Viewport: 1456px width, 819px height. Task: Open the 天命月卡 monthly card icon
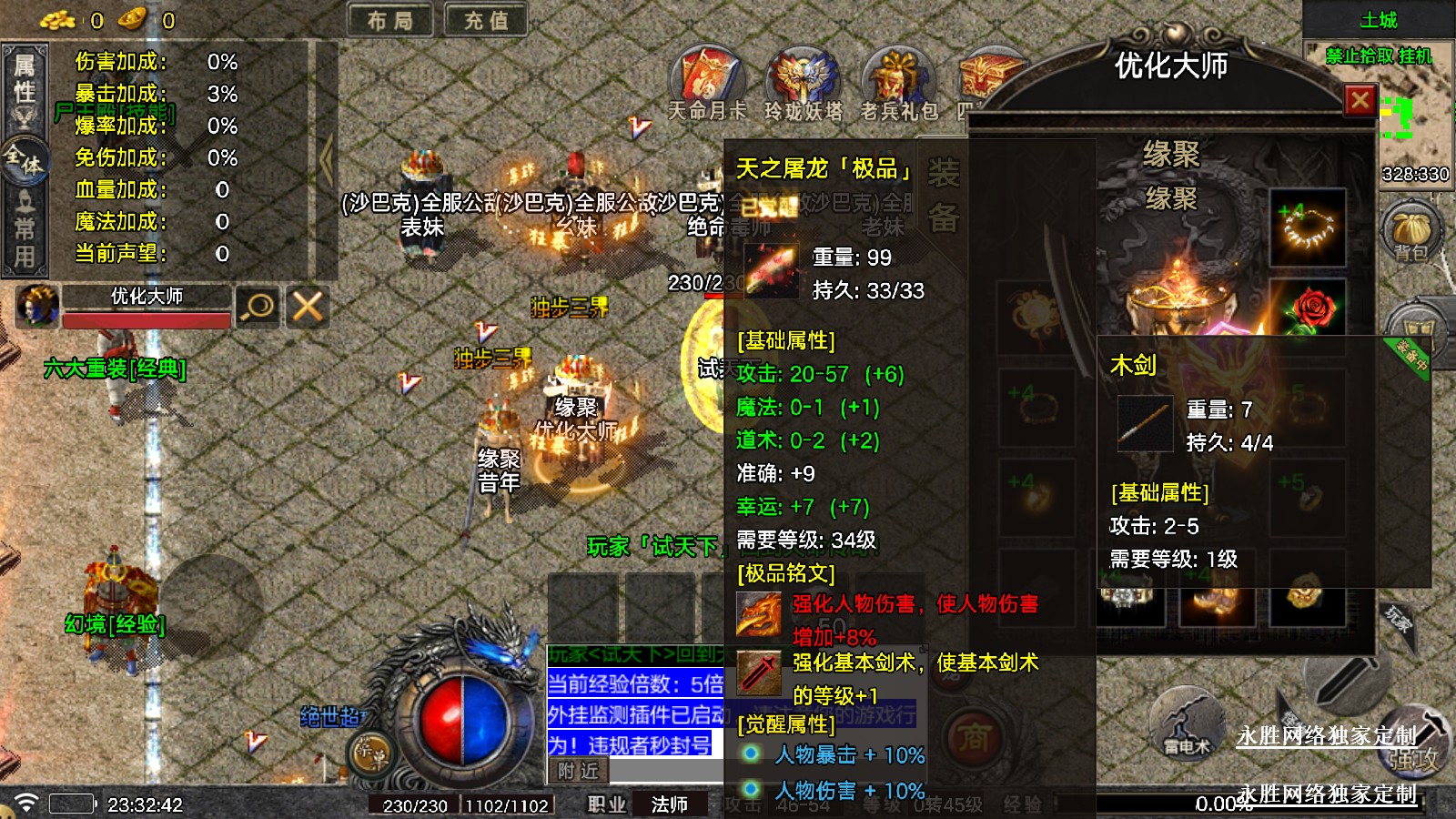click(x=707, y=84)
